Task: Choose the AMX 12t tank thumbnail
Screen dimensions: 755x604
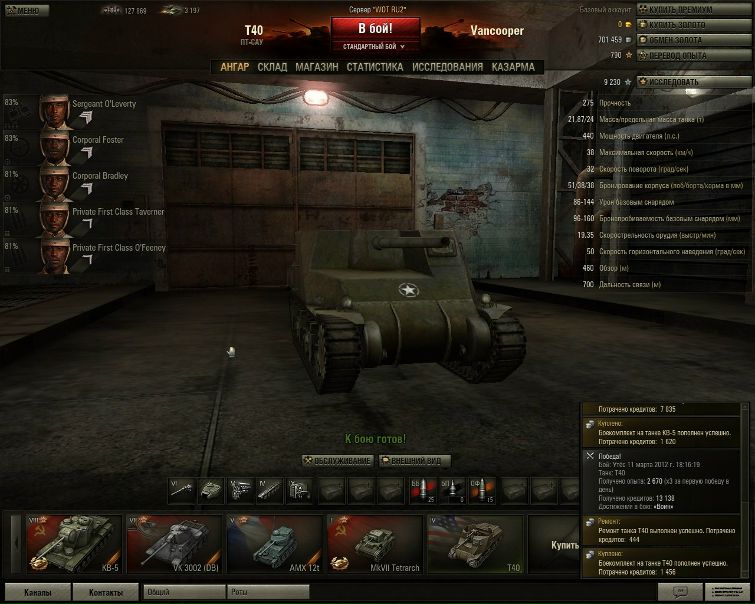Action: [275, 545]
